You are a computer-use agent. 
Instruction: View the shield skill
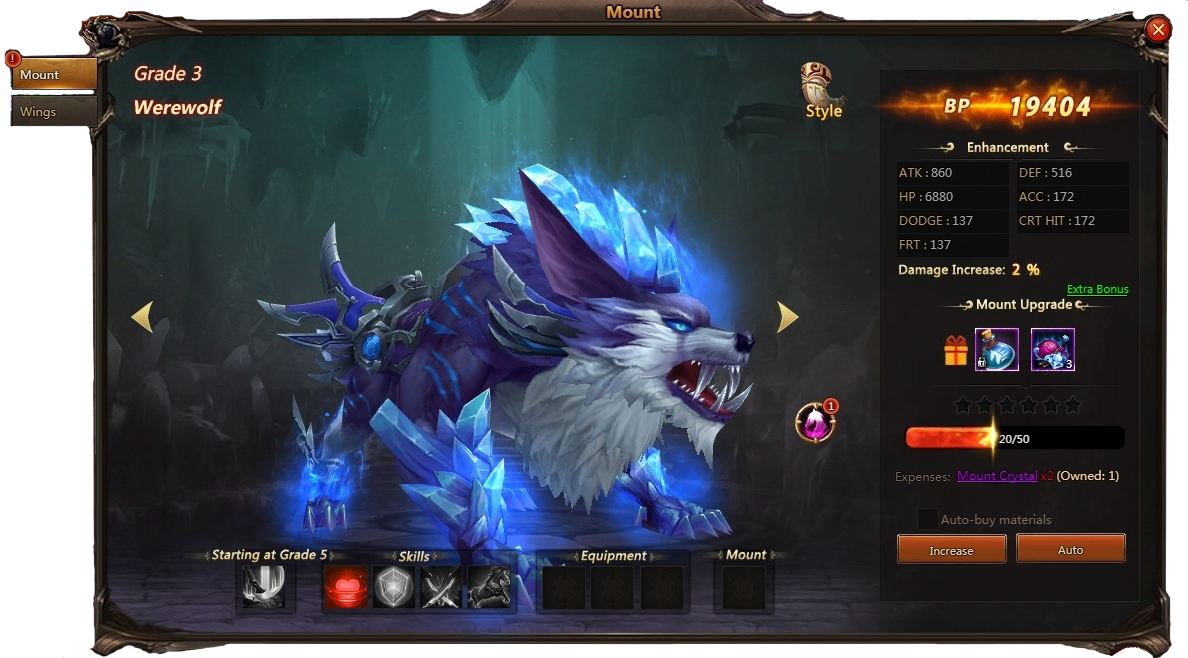pyautogui.click(x=393, y=587)
